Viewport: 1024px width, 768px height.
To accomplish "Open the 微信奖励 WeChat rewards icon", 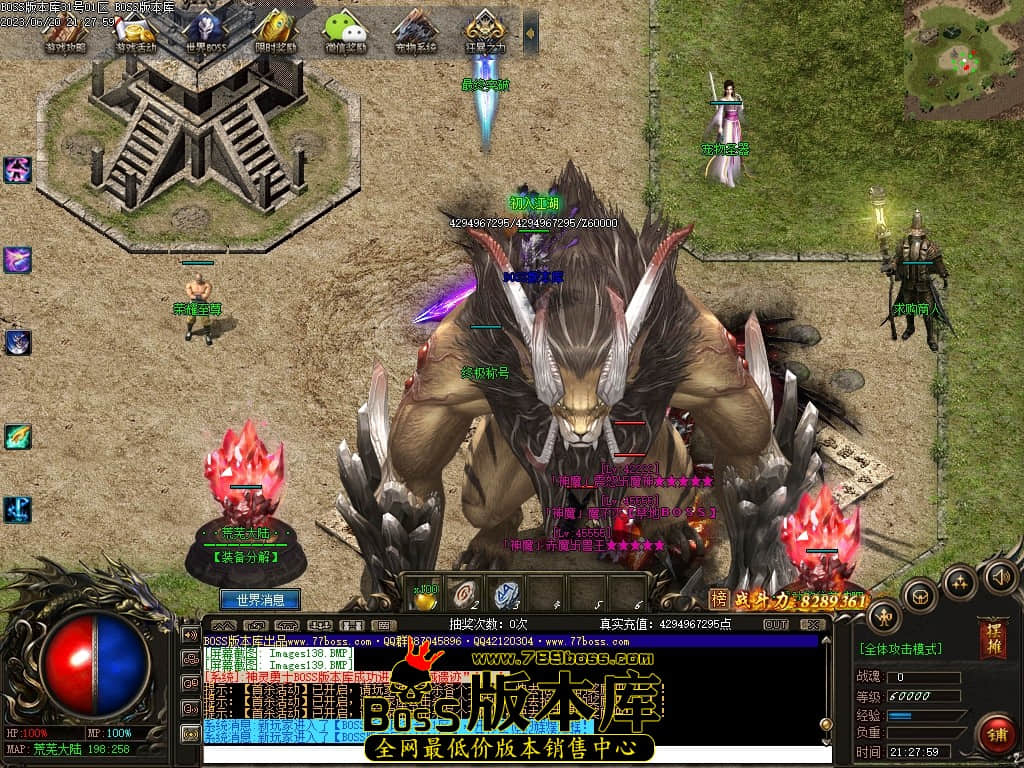I will (346, 31).
